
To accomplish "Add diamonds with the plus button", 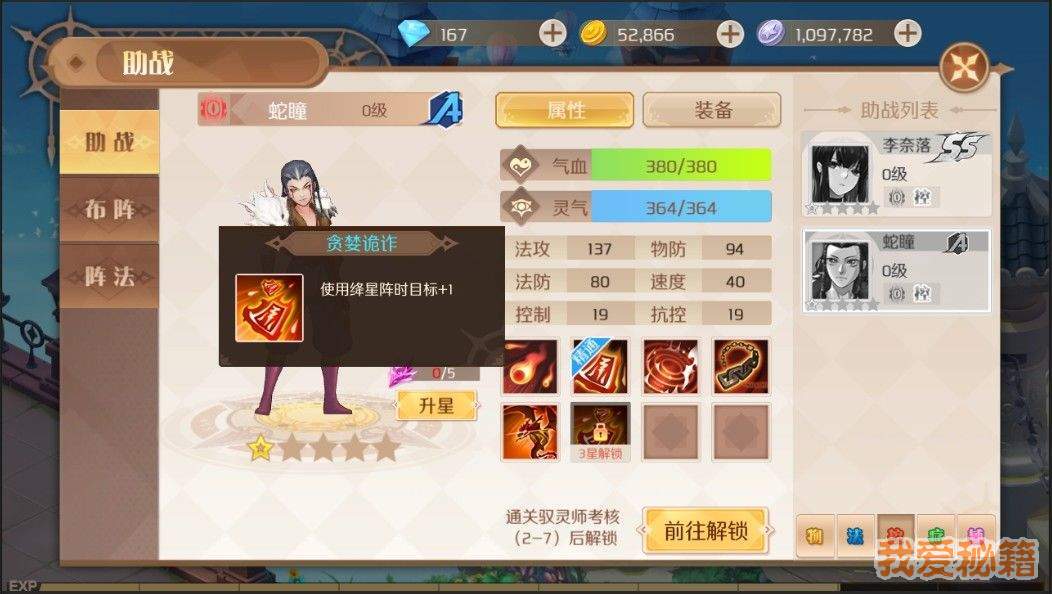I will 552,33.
